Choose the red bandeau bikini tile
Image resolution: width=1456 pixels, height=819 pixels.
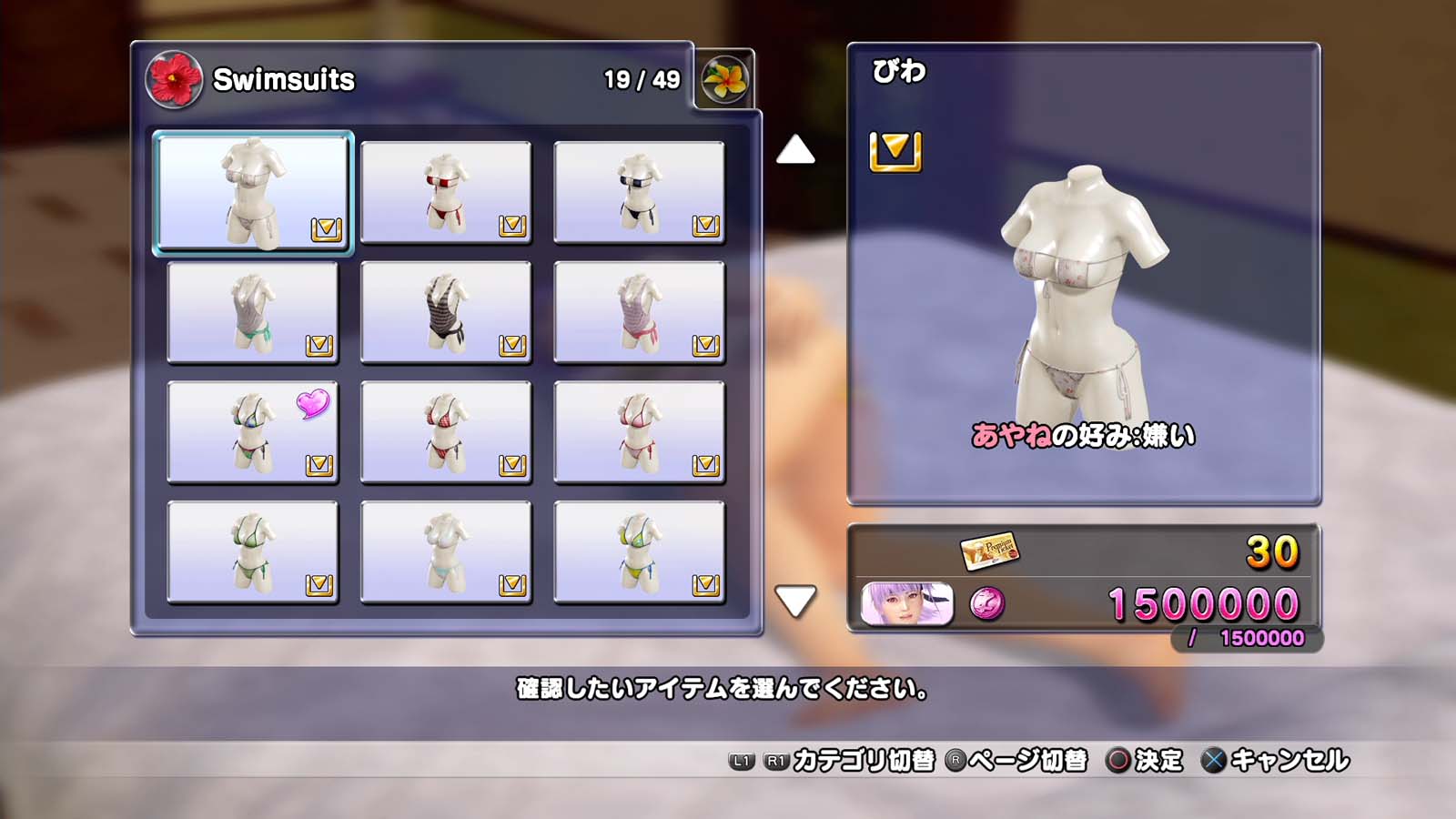446,192
